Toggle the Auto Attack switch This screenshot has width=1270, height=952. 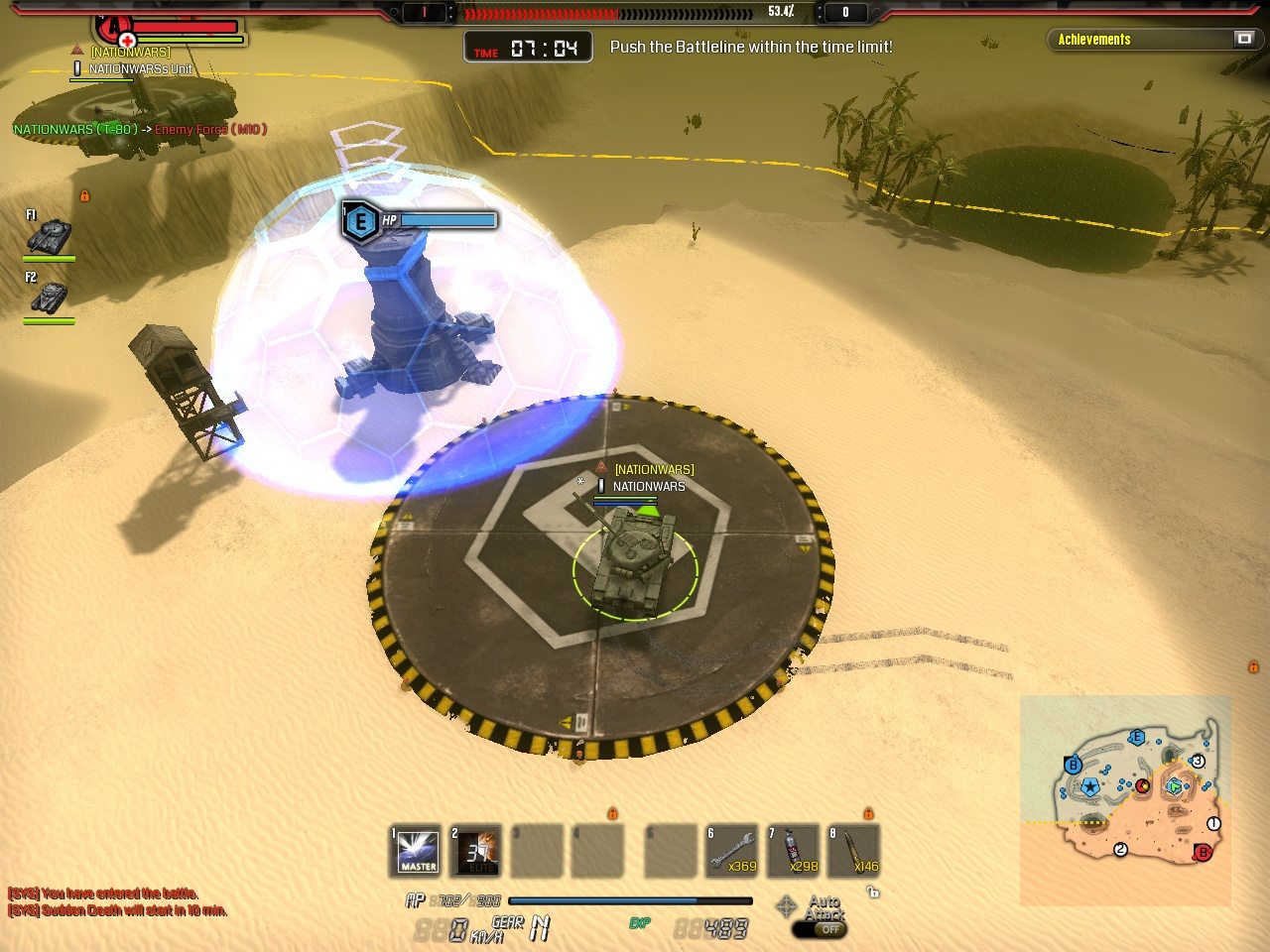pos(820,929)
